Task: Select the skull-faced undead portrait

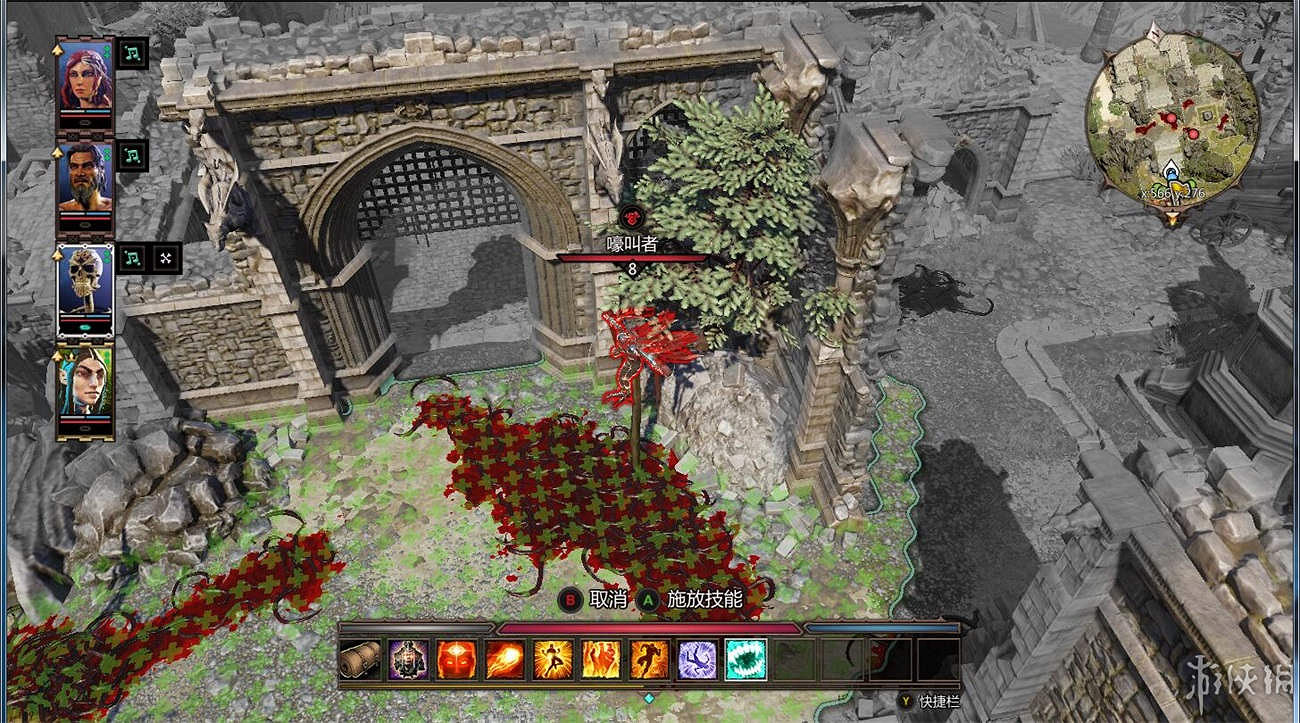Action: (85, 279)
